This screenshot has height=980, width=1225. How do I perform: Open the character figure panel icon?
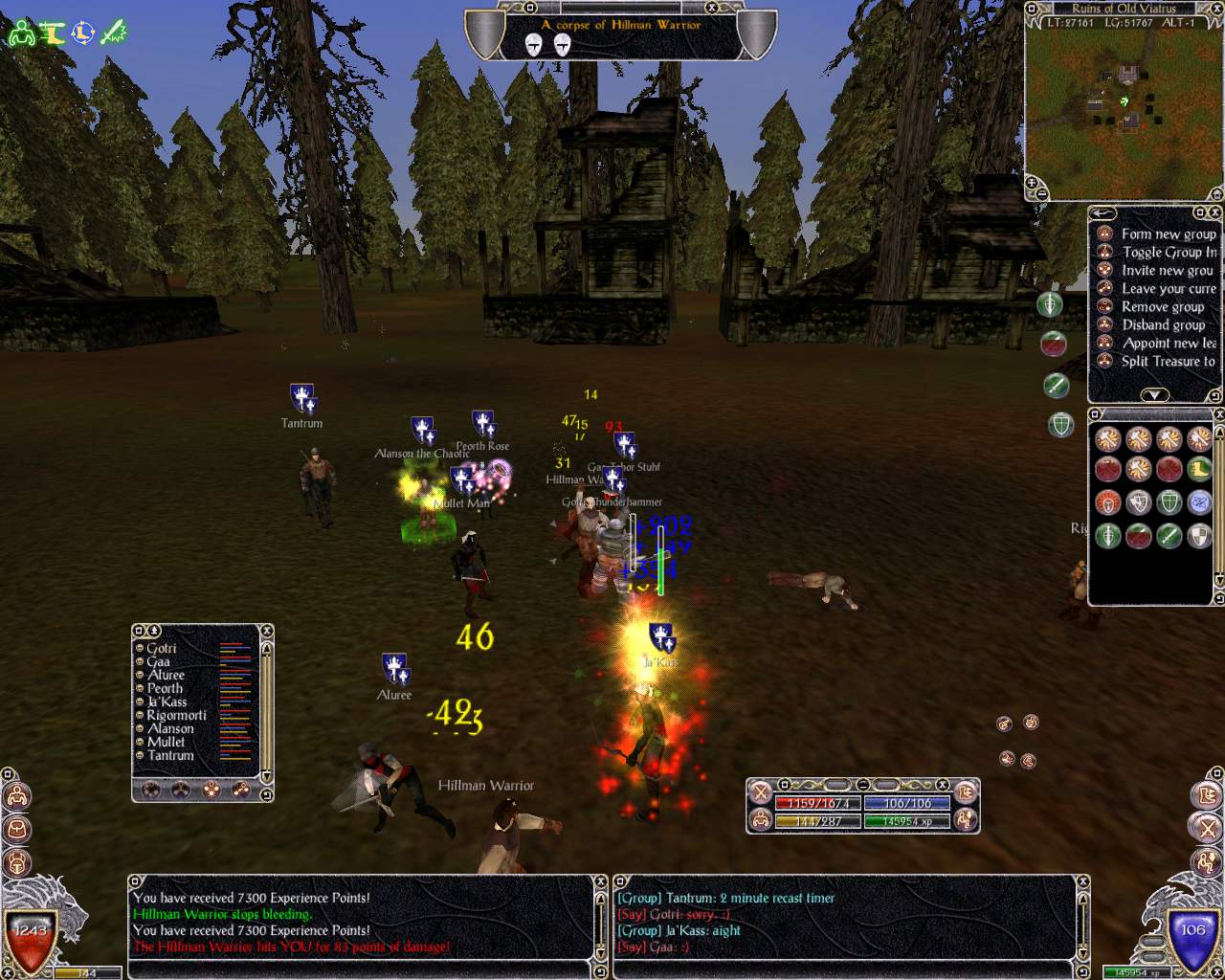[x=16, y=795]
